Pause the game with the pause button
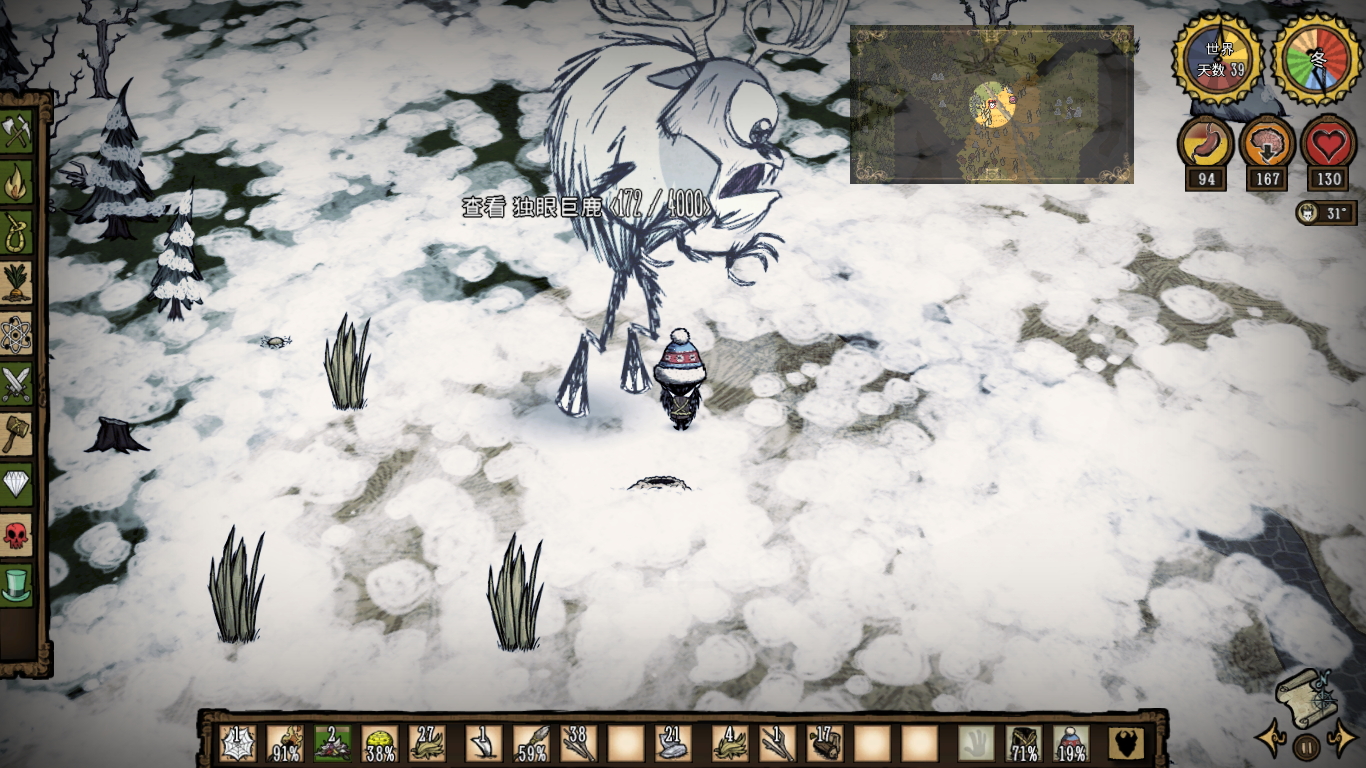The height and width of the screenshot is (768, 1366). point(1306,746)
